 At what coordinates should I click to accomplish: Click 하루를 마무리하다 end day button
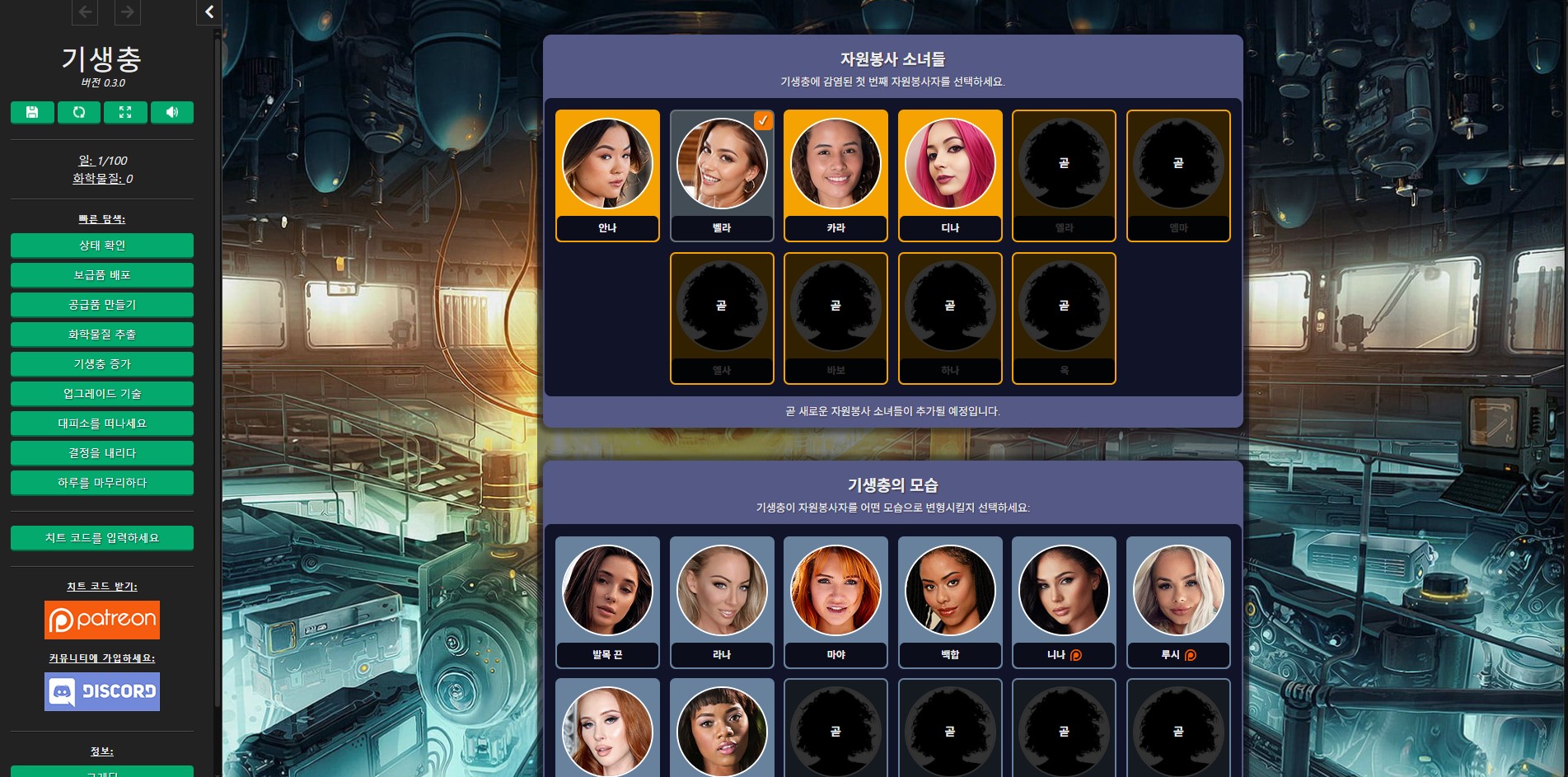[x=102, y=483]
